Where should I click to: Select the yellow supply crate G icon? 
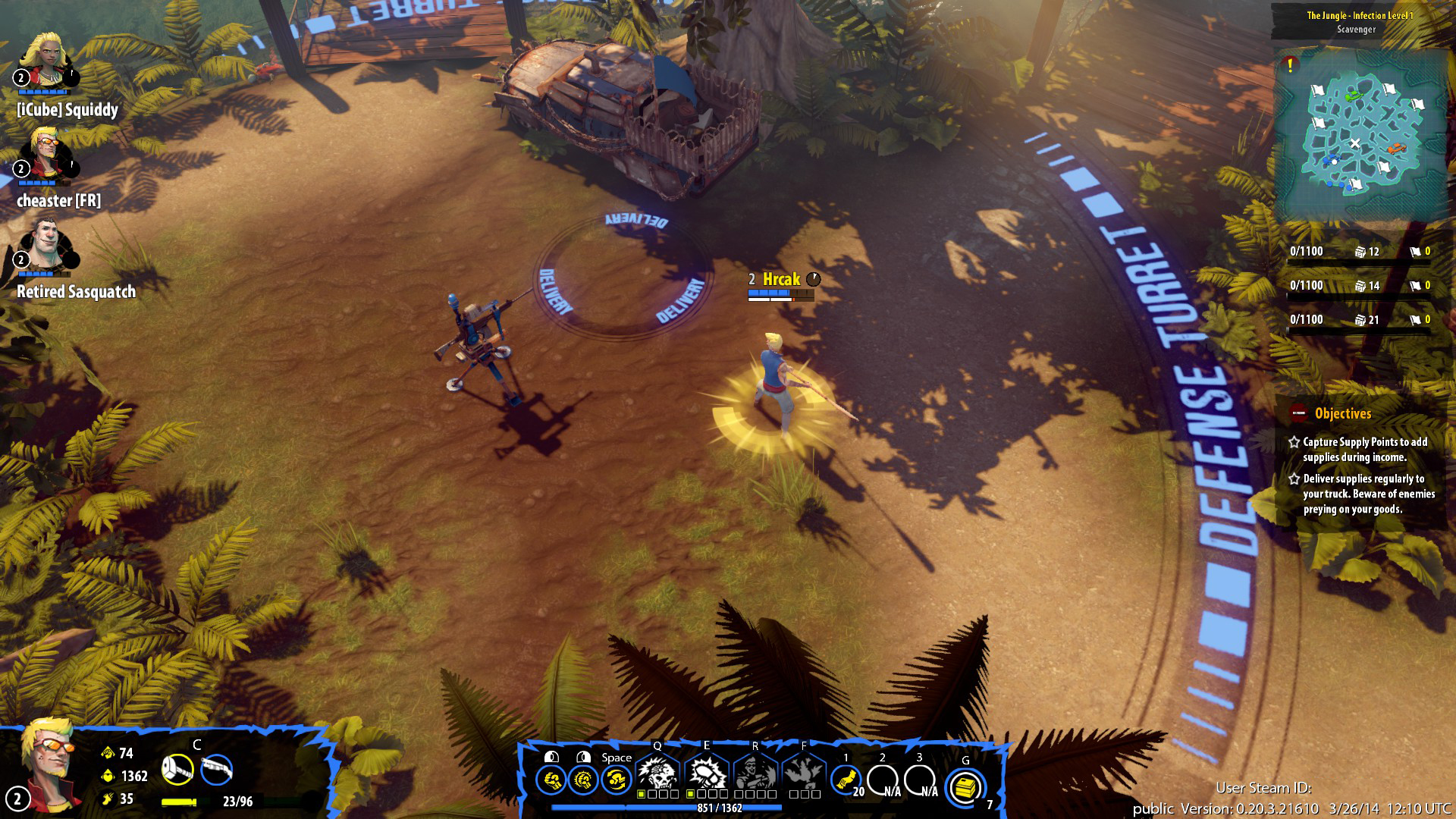pos(965,787)
